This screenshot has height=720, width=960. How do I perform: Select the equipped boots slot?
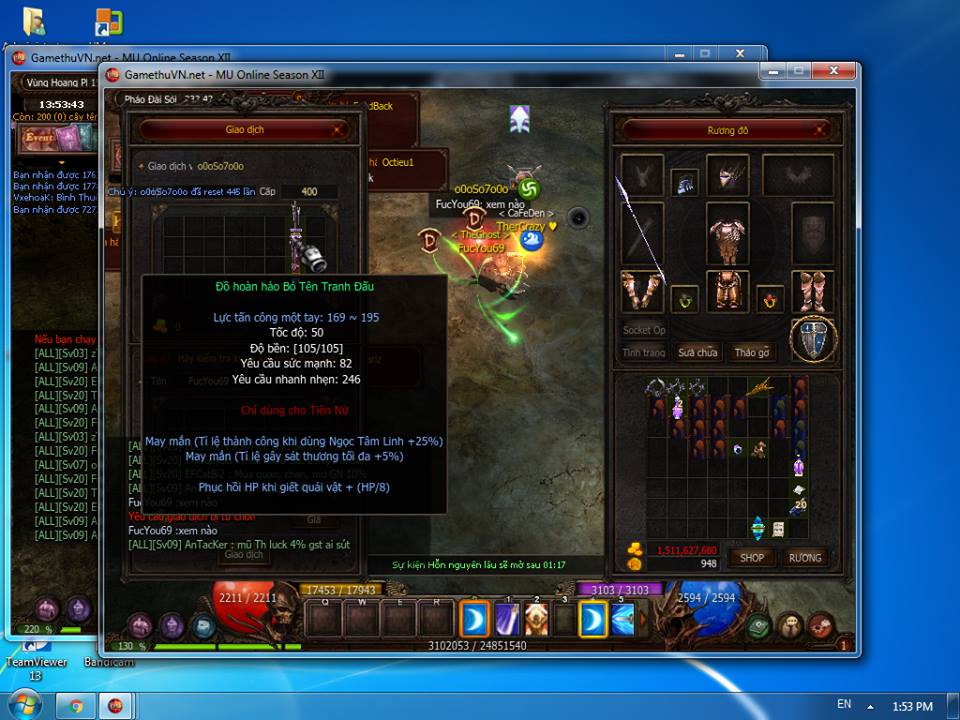coord(812,291)
